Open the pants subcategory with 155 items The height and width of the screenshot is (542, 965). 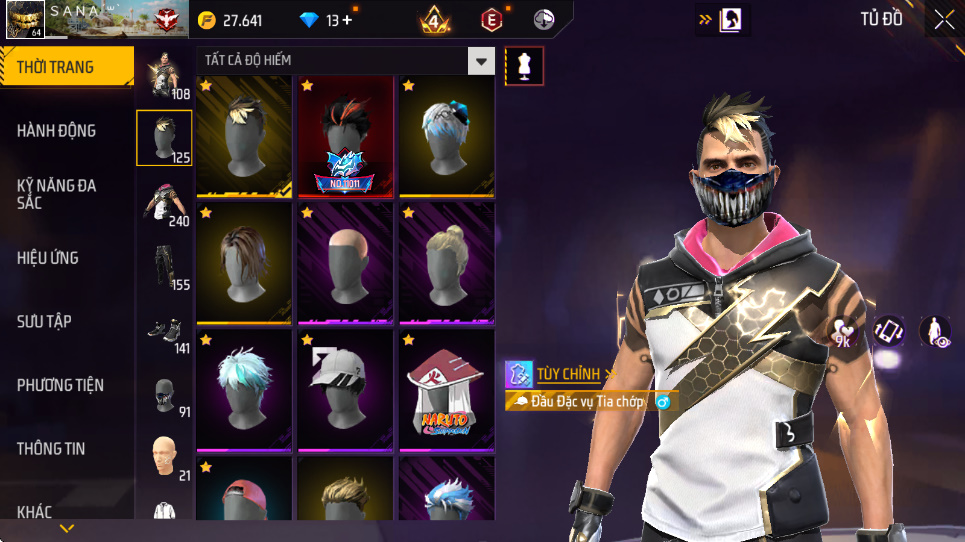164,265
